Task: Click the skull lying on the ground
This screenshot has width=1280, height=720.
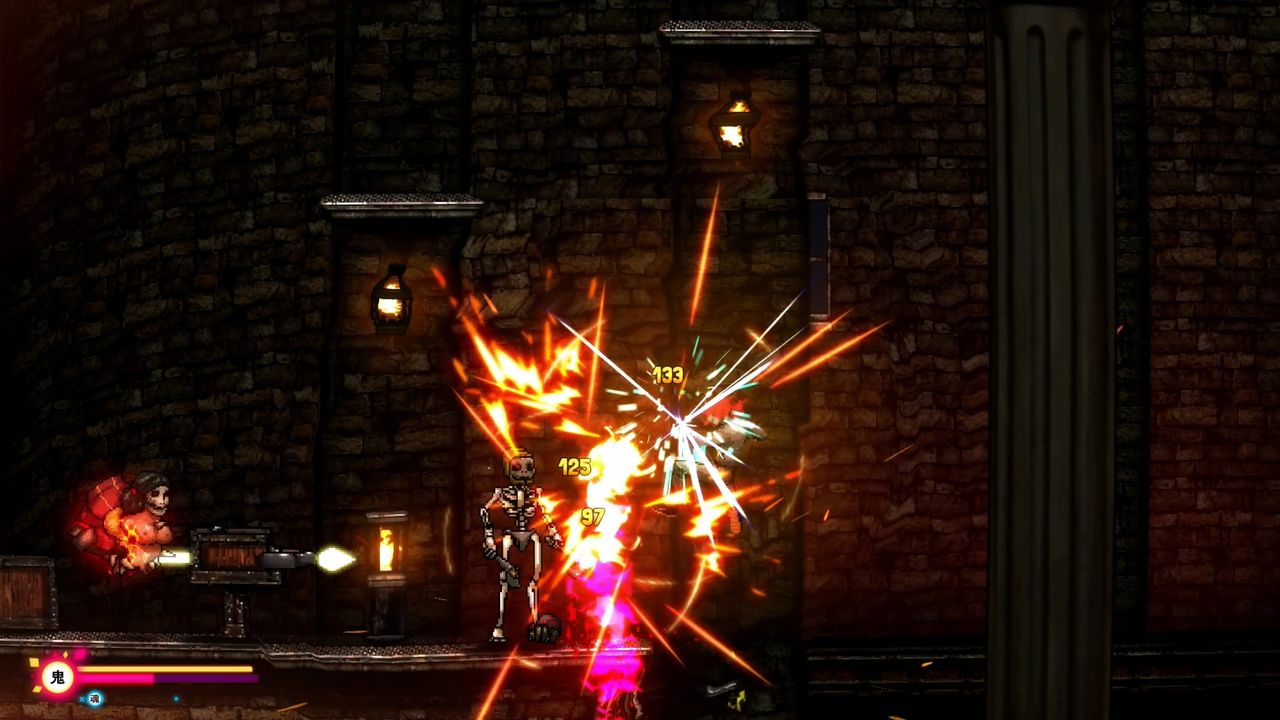Action: [545, 627]
